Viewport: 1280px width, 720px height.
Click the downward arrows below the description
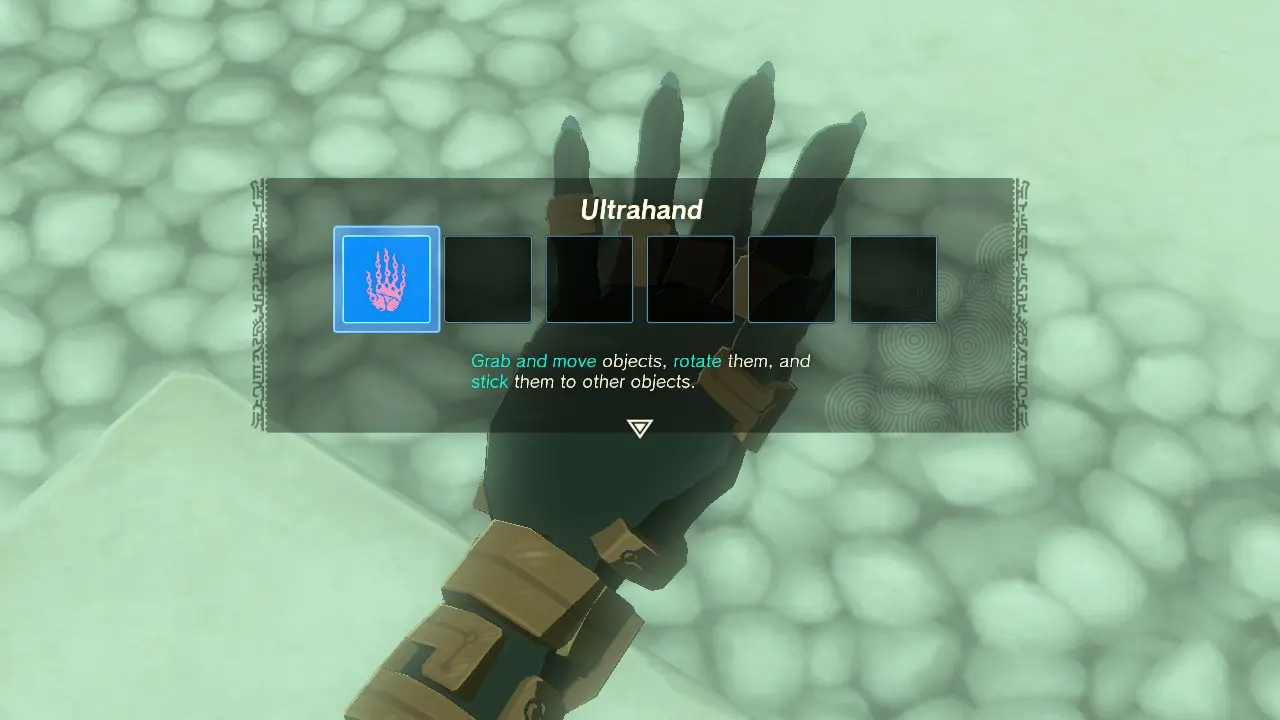[x=639, y=428]
